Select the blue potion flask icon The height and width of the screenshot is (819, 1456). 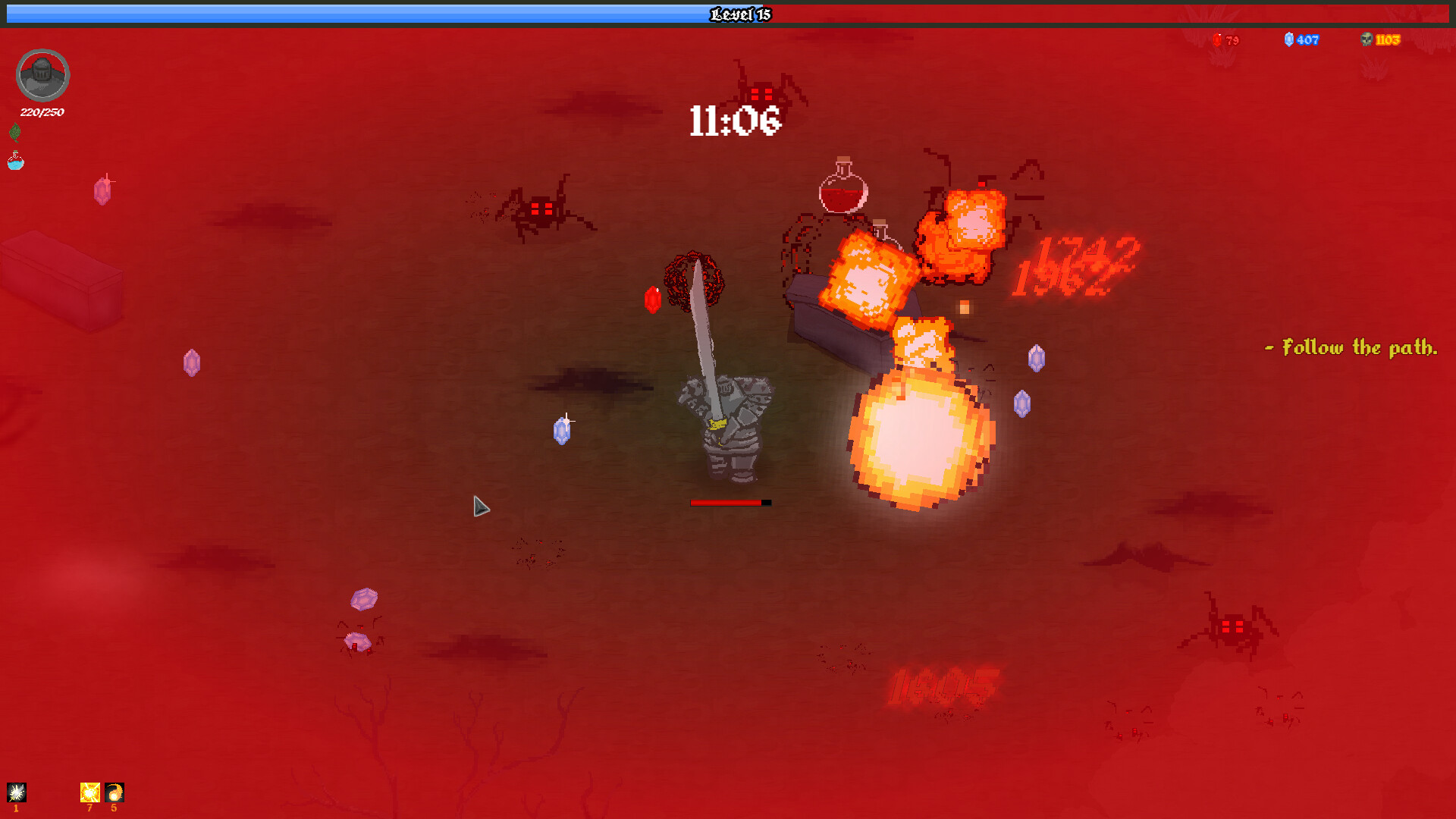(15, 161)
